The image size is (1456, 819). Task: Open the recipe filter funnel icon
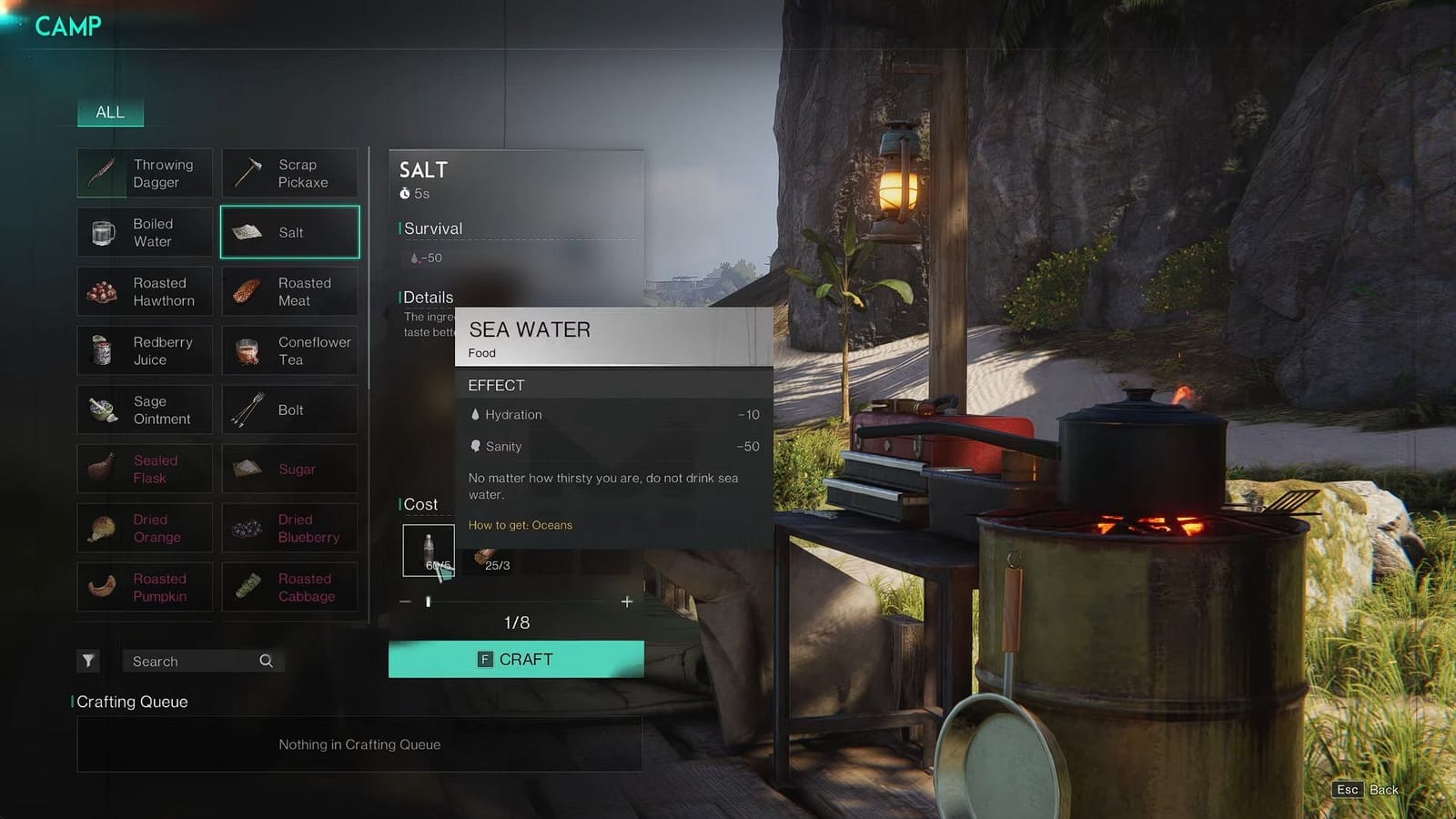tap(88, 661)
